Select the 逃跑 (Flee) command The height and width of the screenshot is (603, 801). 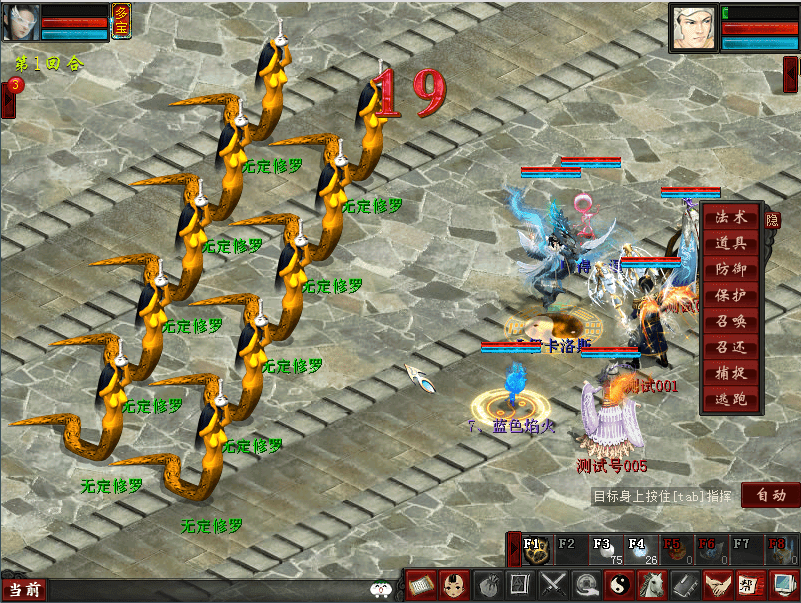731,400
